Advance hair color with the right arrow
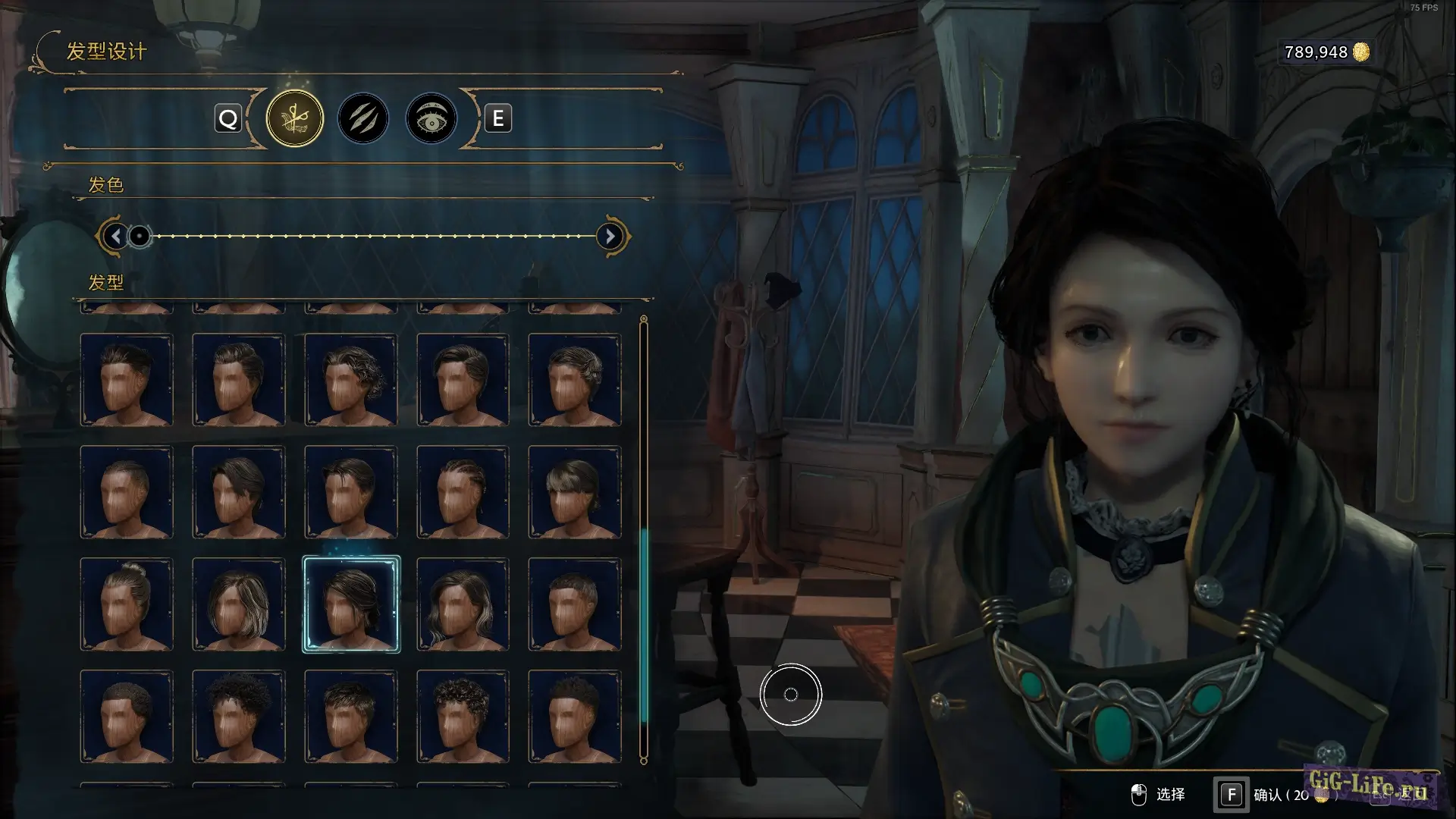Image resolution: width=1456 pixels, height=819 pixels. (610, 237)
